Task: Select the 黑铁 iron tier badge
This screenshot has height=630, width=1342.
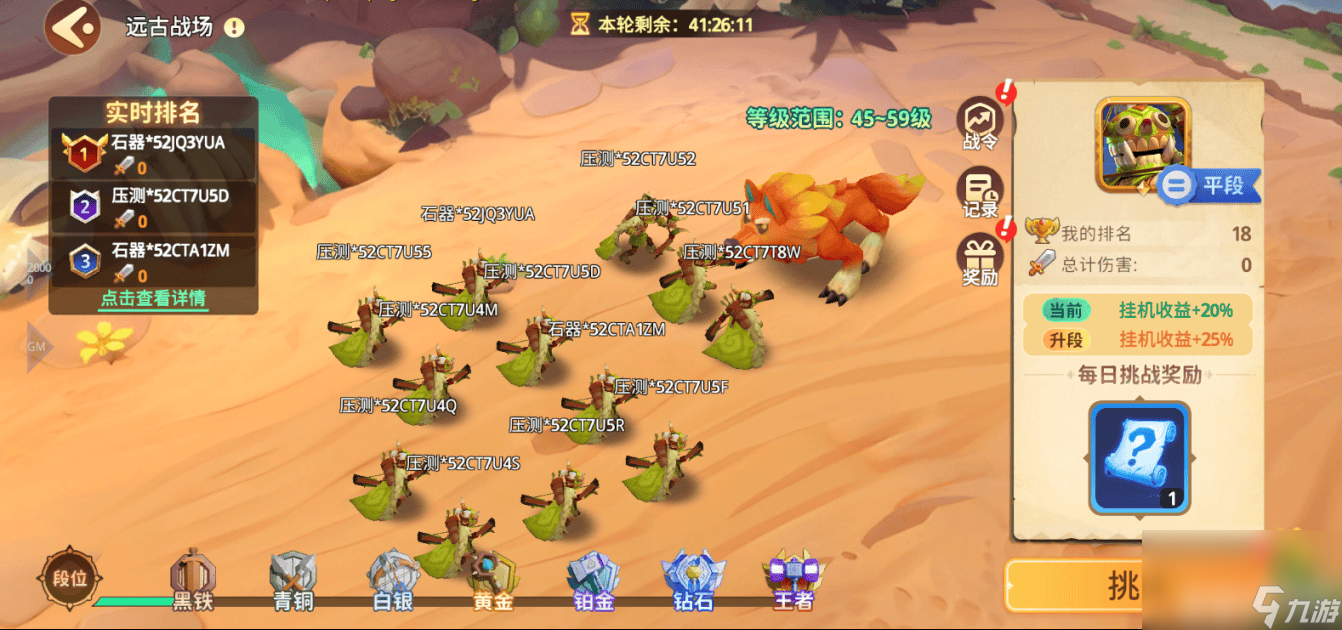Action: 193,580
